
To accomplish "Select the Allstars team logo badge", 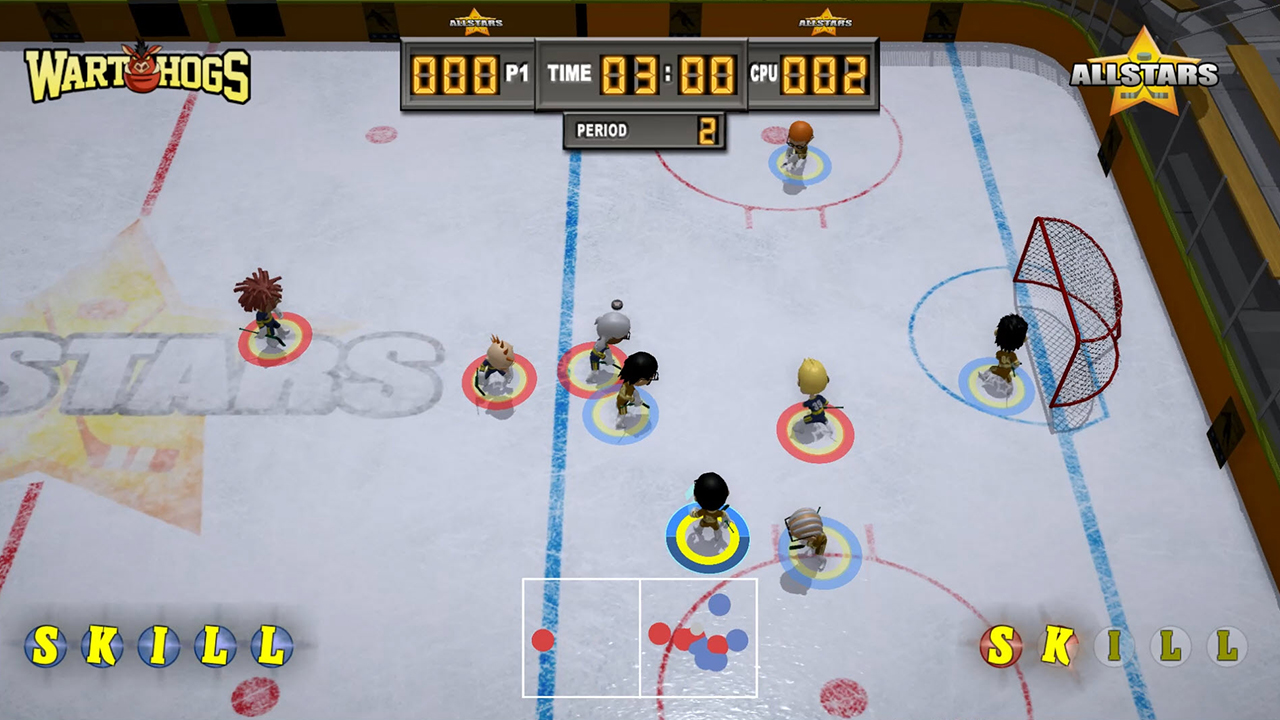I will (1144, 72).
